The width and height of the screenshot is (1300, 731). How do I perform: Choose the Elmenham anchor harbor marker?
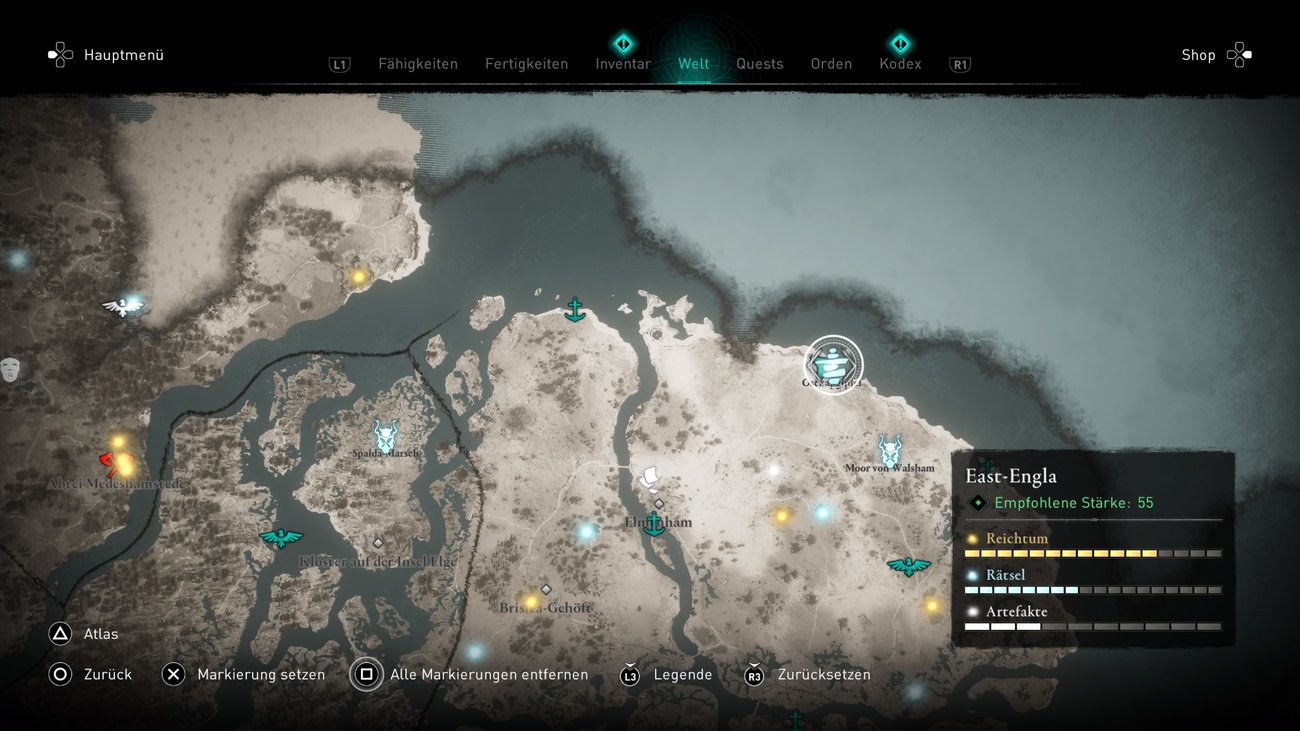(654, 523)
